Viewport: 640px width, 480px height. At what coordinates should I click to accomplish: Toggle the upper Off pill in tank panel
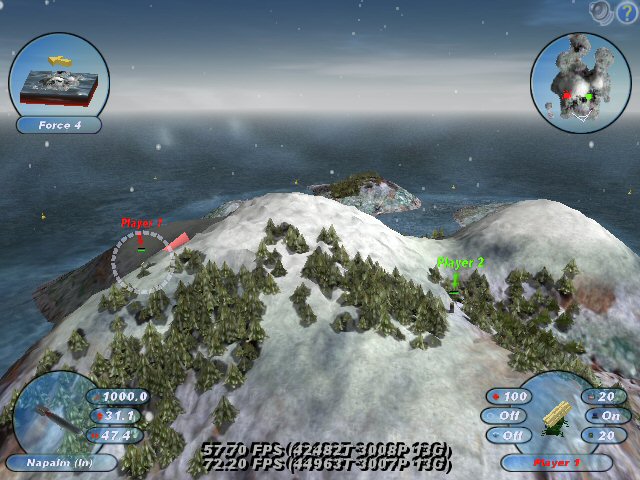click(505, 415)
